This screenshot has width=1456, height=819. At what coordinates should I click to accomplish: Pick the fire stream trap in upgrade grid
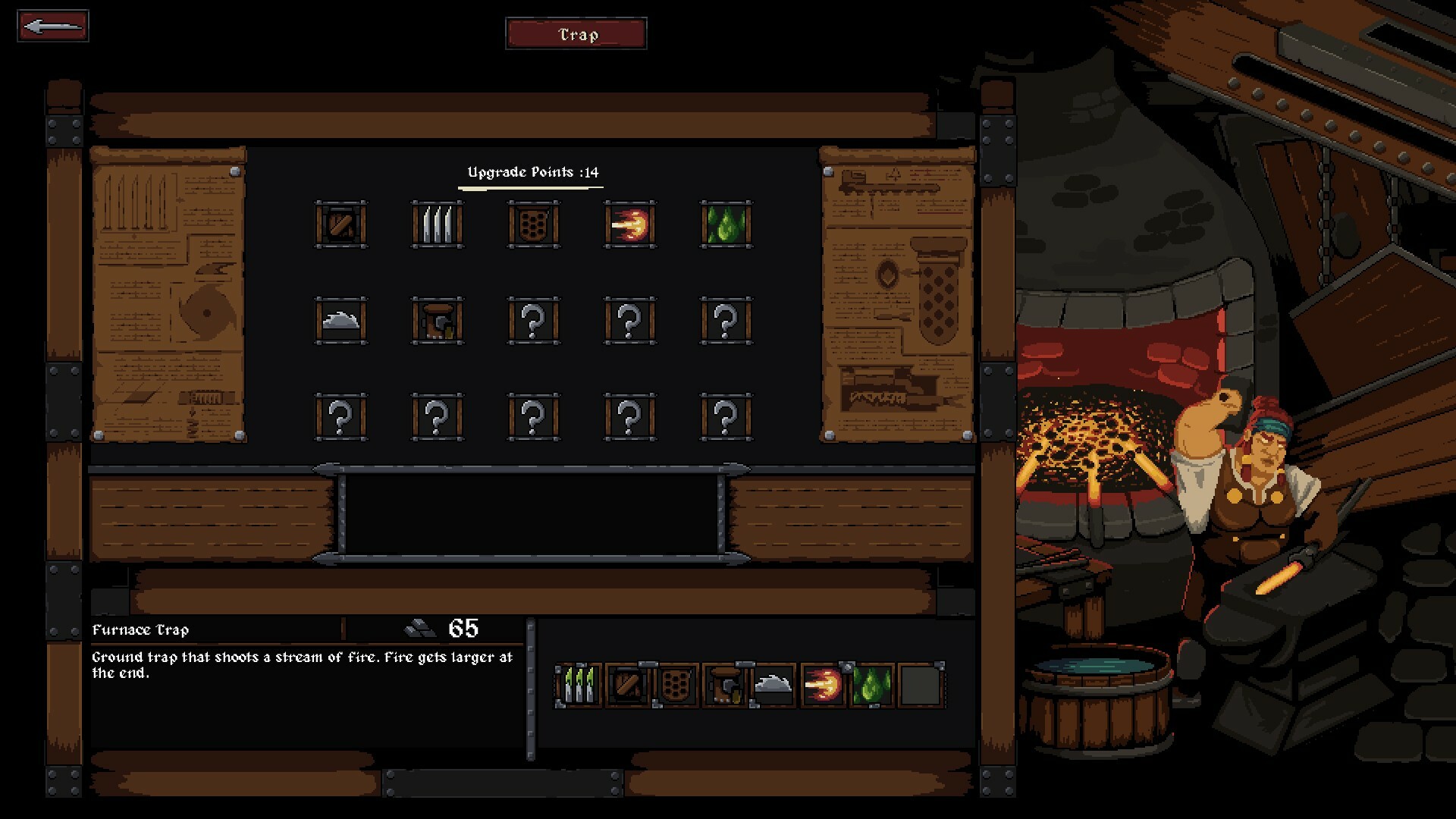pos(630,224)
